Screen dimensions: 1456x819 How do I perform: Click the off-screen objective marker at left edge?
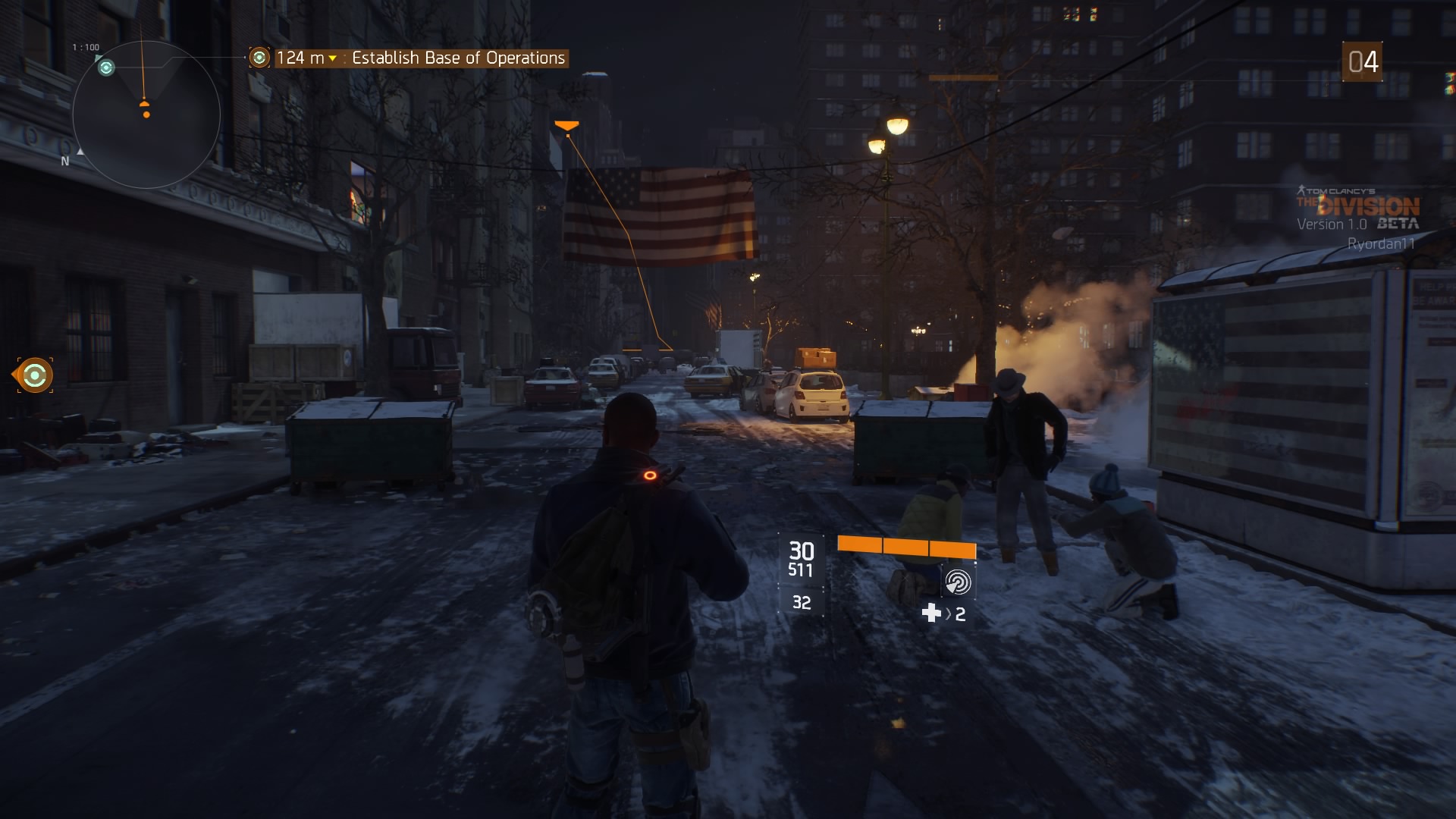point(35,375)
